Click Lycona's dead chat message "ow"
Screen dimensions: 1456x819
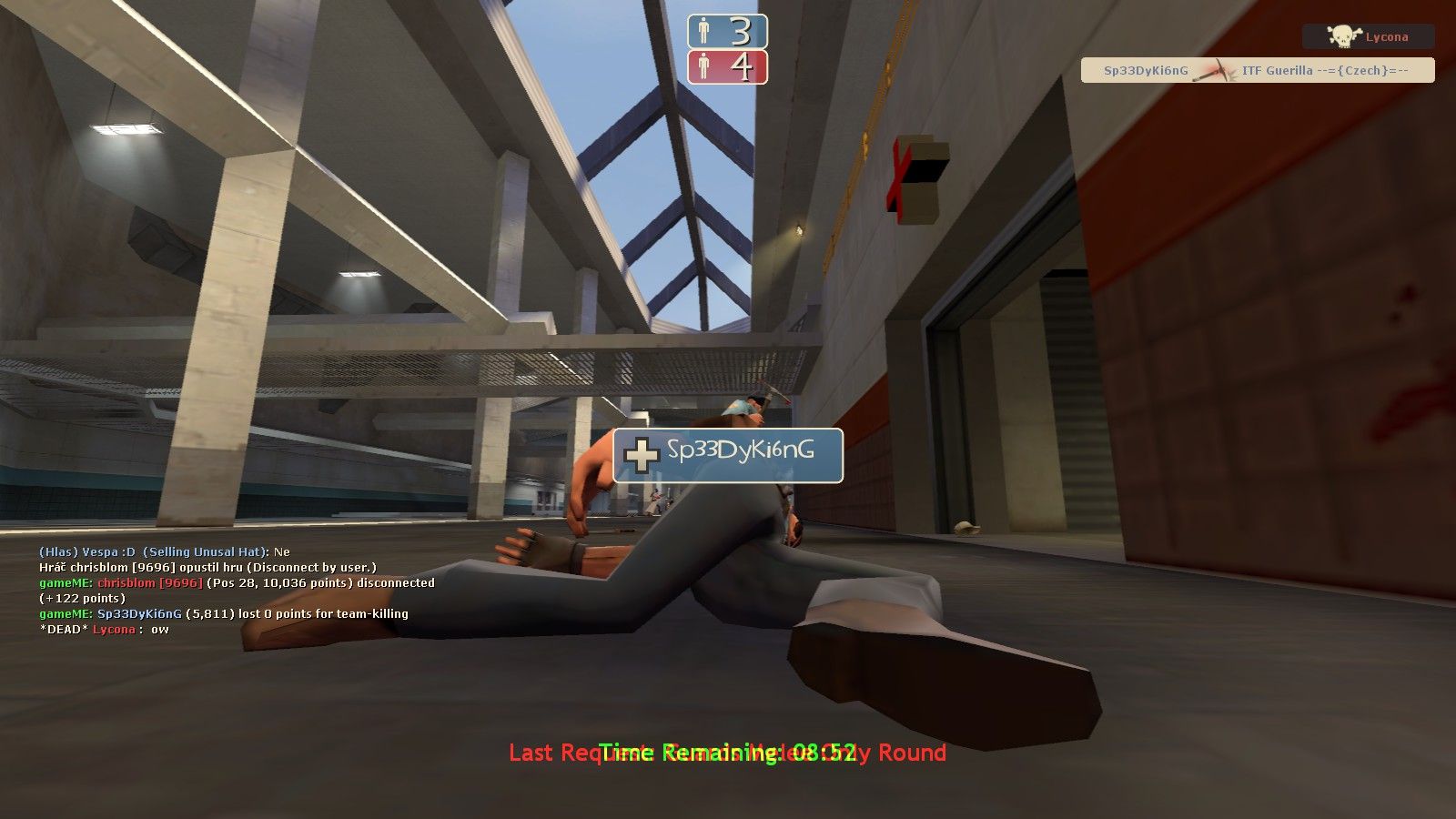click(x=104, y=629)
